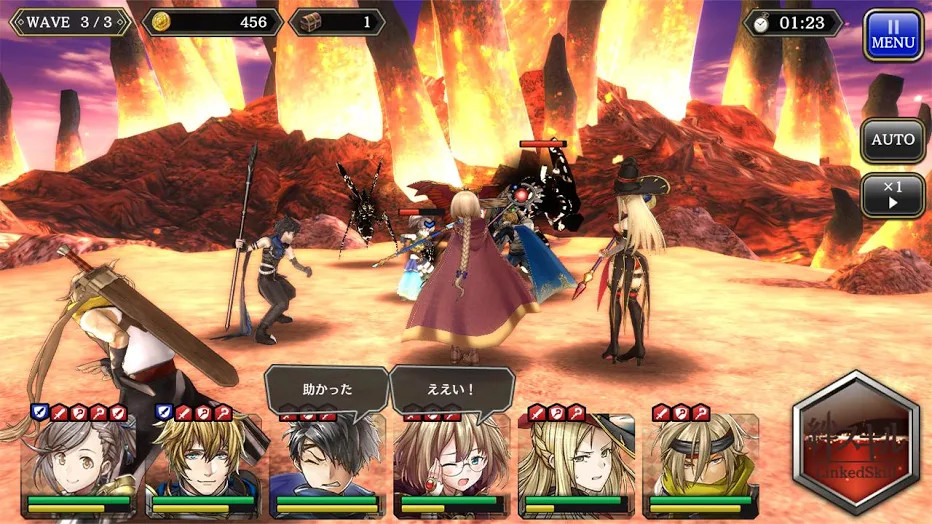Open the blue MENU pause button
932x524 pixels.
tap(892, 36)
